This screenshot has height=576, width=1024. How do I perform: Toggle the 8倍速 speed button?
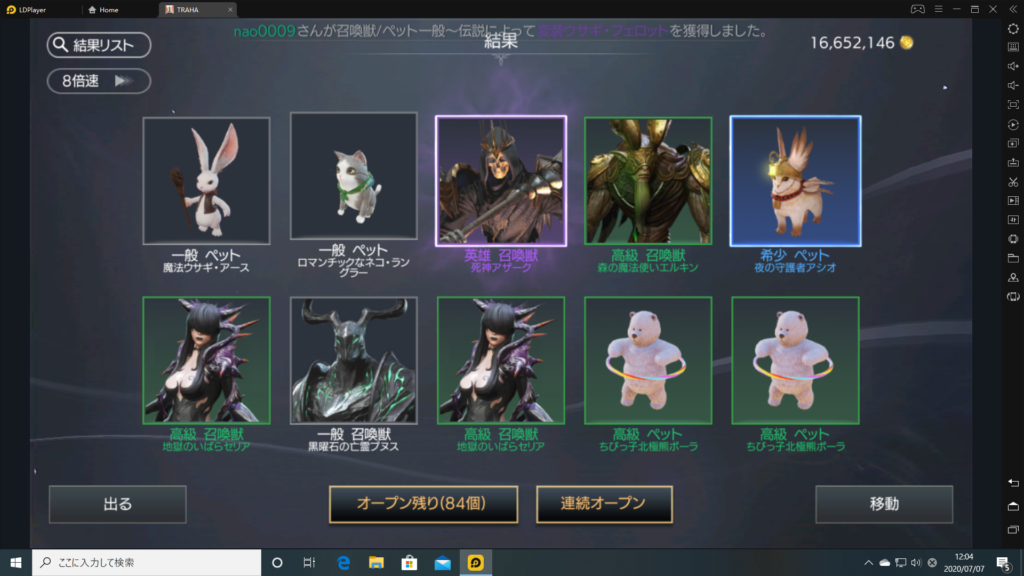[x=98, y=81]
